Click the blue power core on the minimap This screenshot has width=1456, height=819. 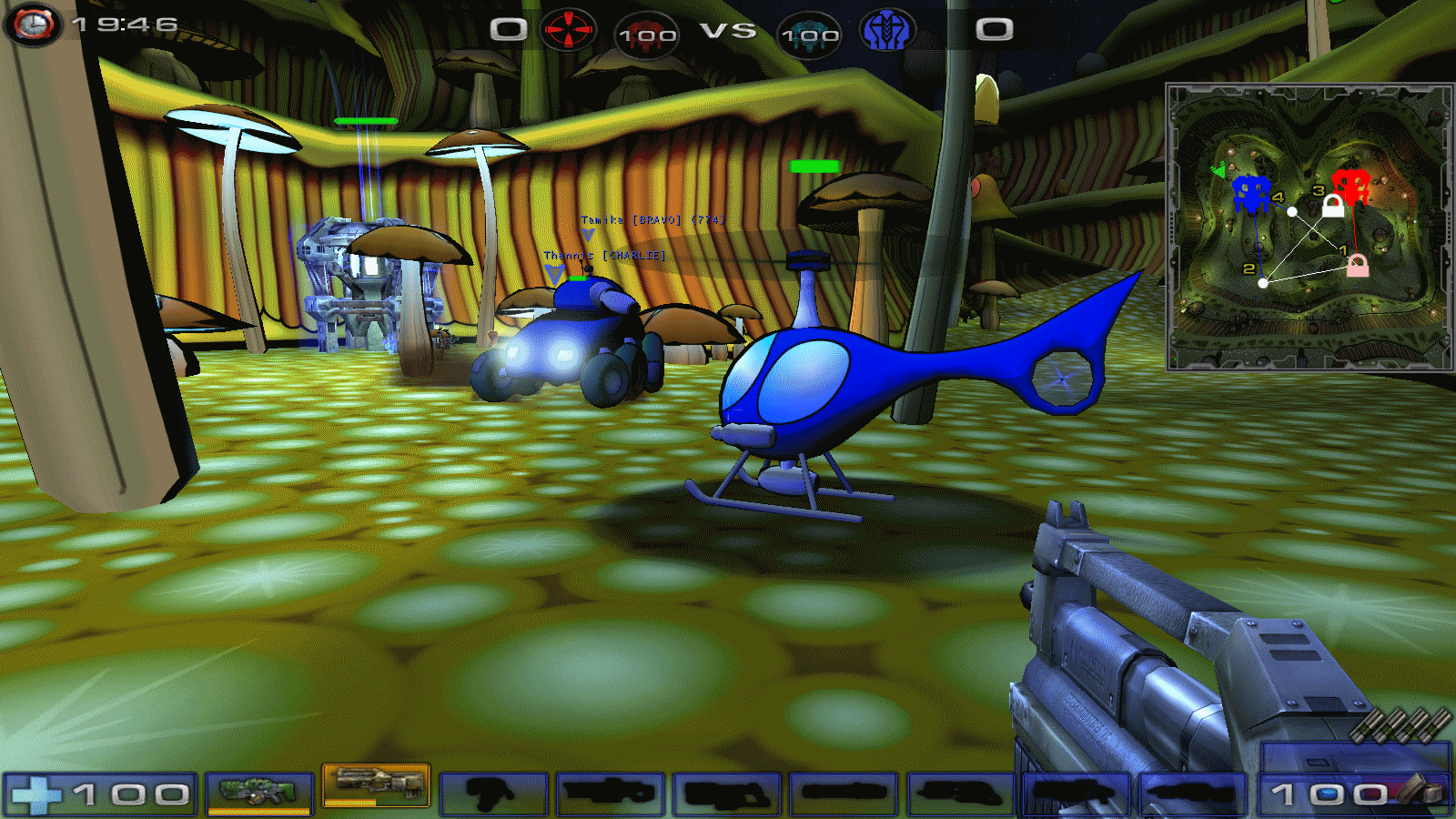(1251, 193)
